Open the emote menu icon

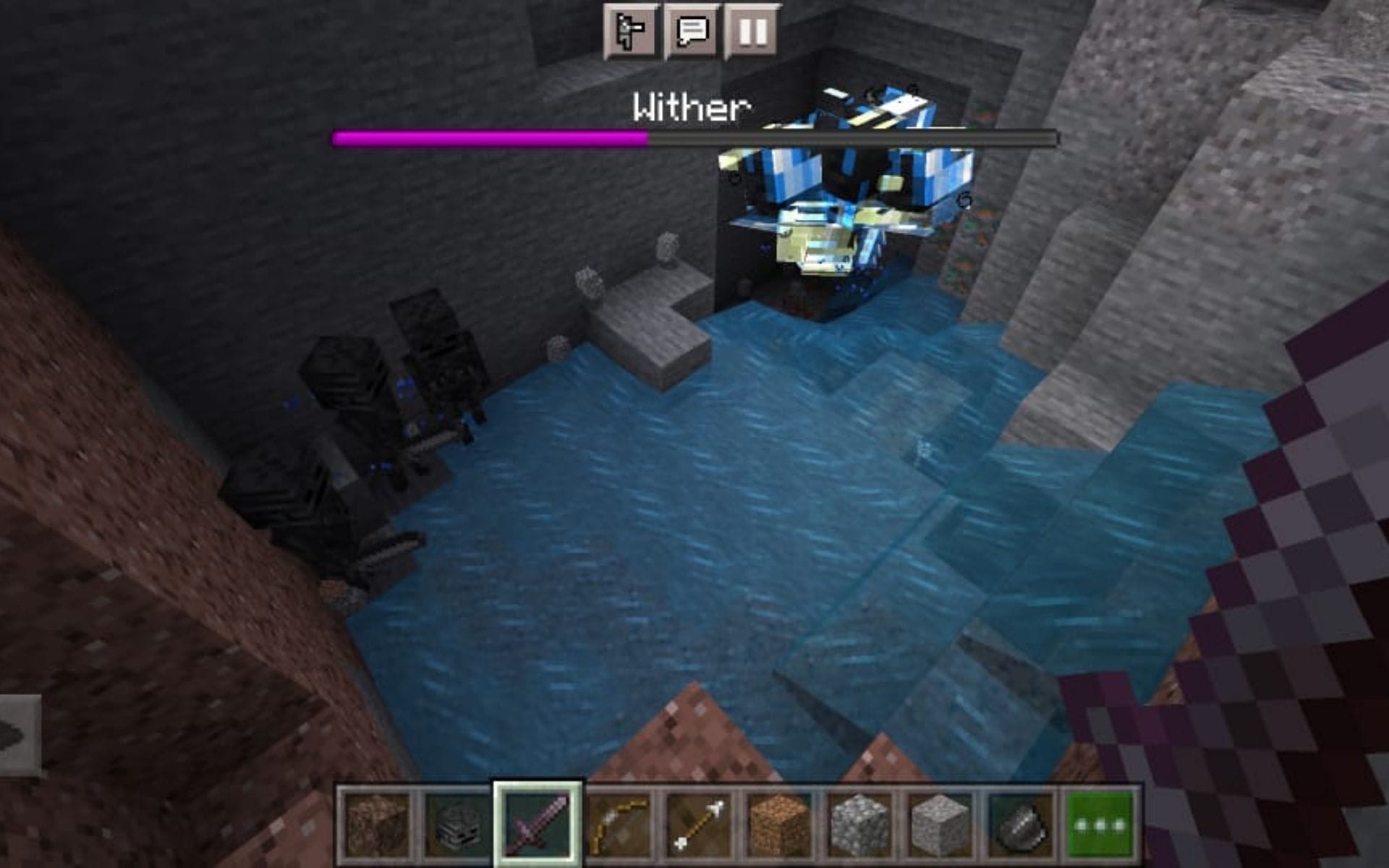pyautogui.click(x=629, y=30)
